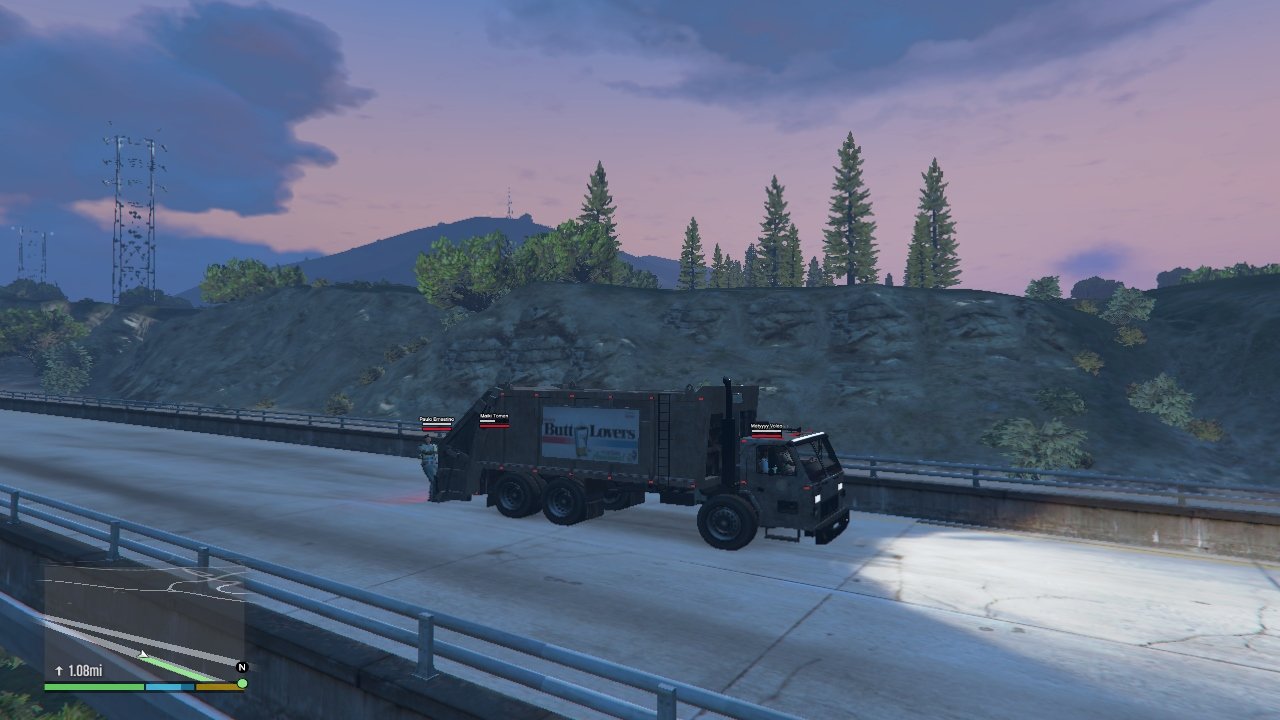This screenshot has width=1280, height=720.
Task: Click the north compass marker on minimap
Action: click(241, 666)
